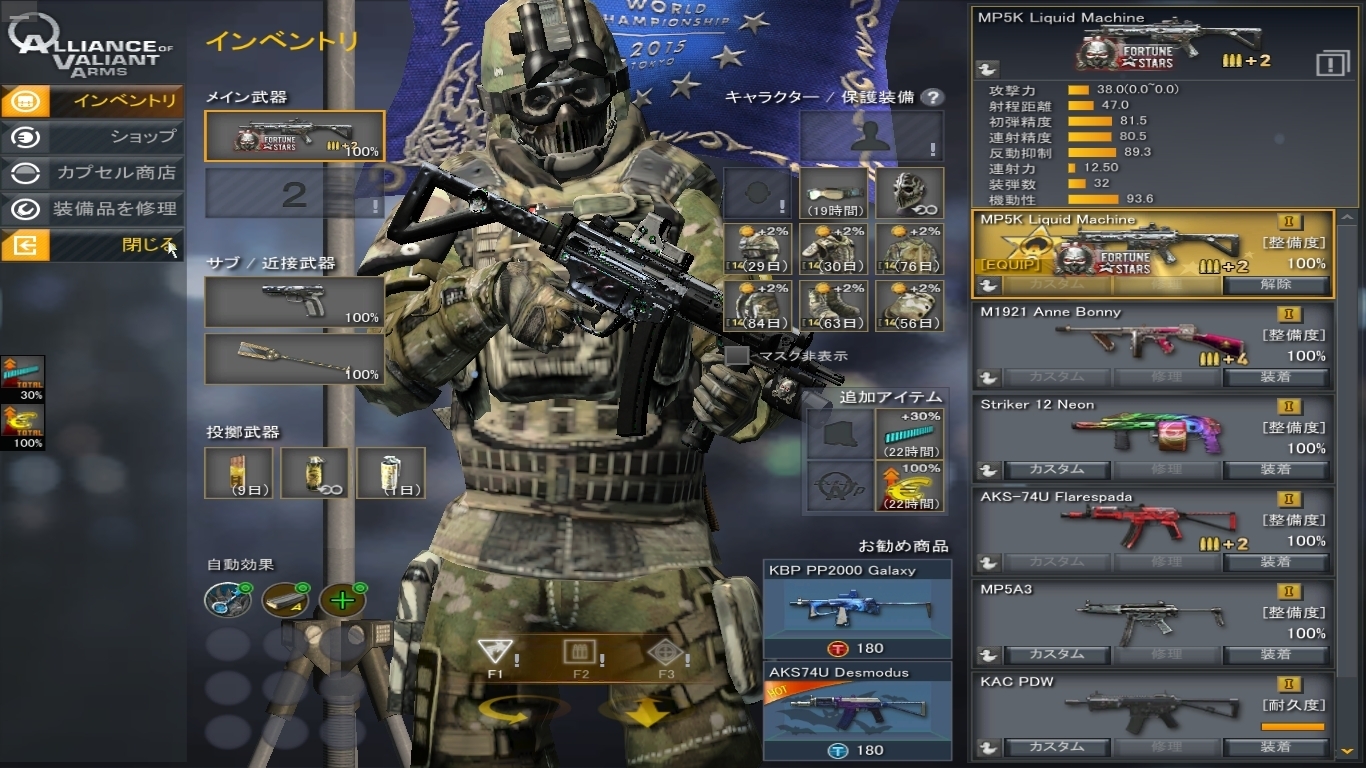Click the character equipment help question mark
The height and width of the screenshot is (768, 1366).
coord(932,97)
